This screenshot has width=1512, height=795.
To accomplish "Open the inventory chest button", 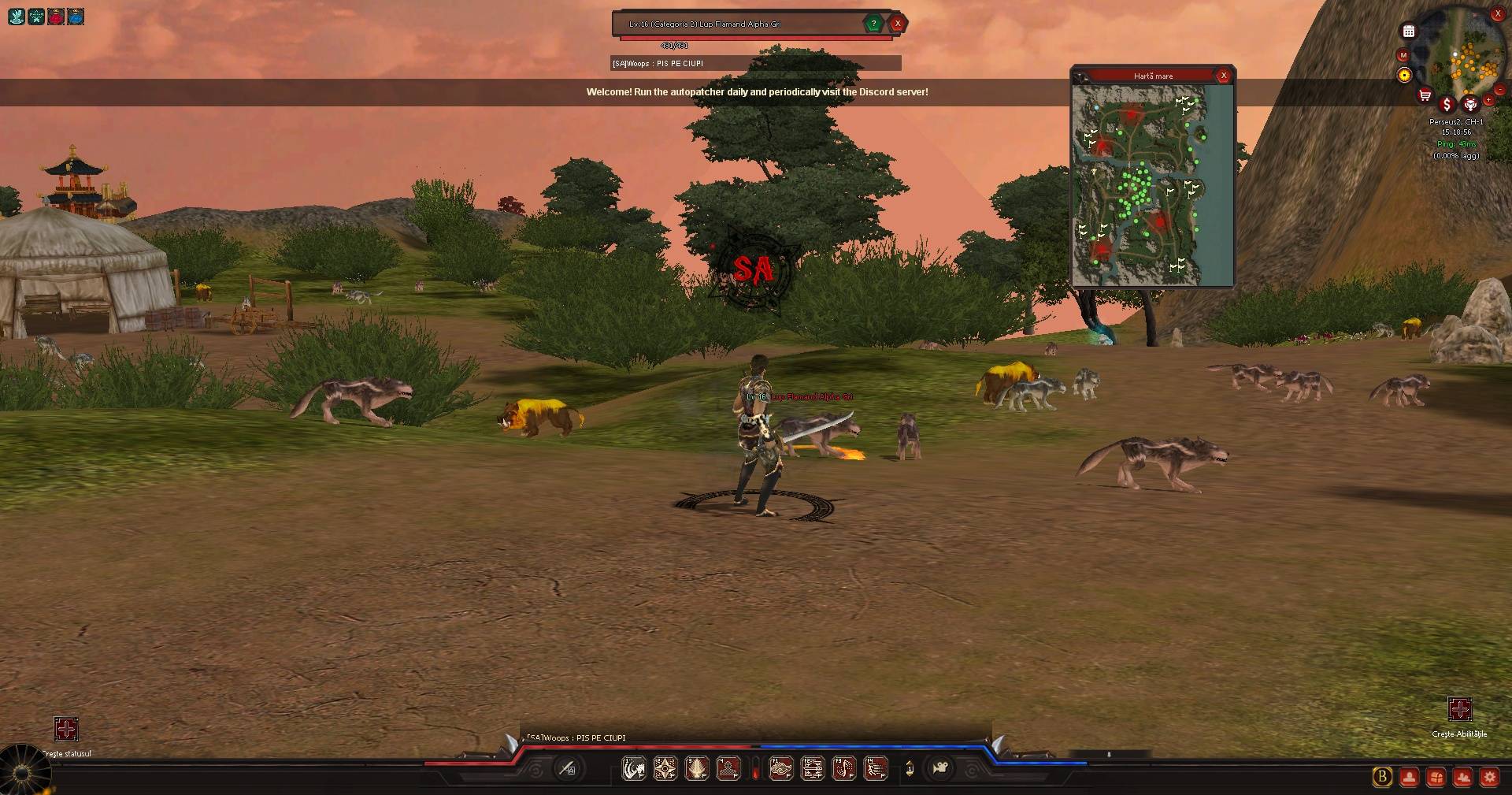I will coord(1436,778).
